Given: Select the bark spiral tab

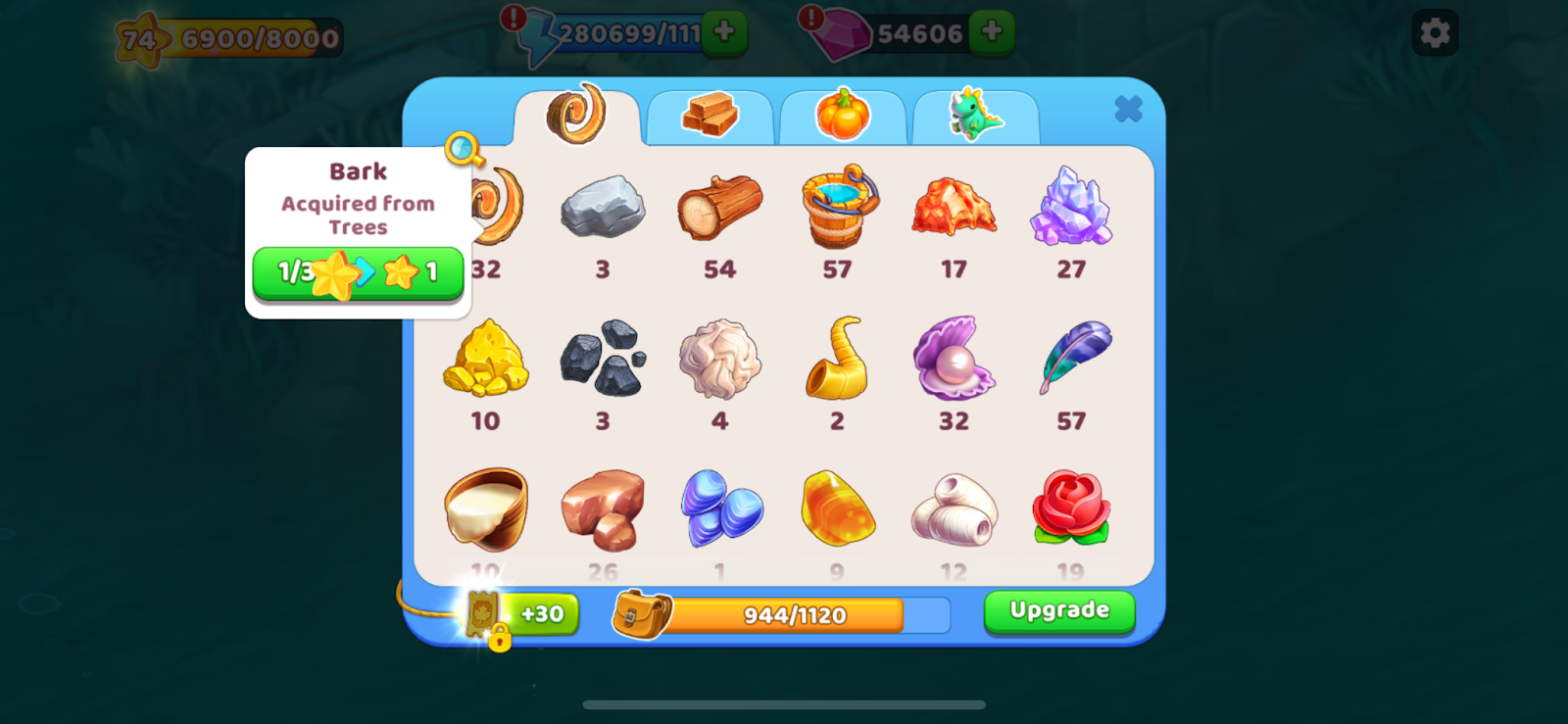Looking at the screenshot, I should 577,114.
